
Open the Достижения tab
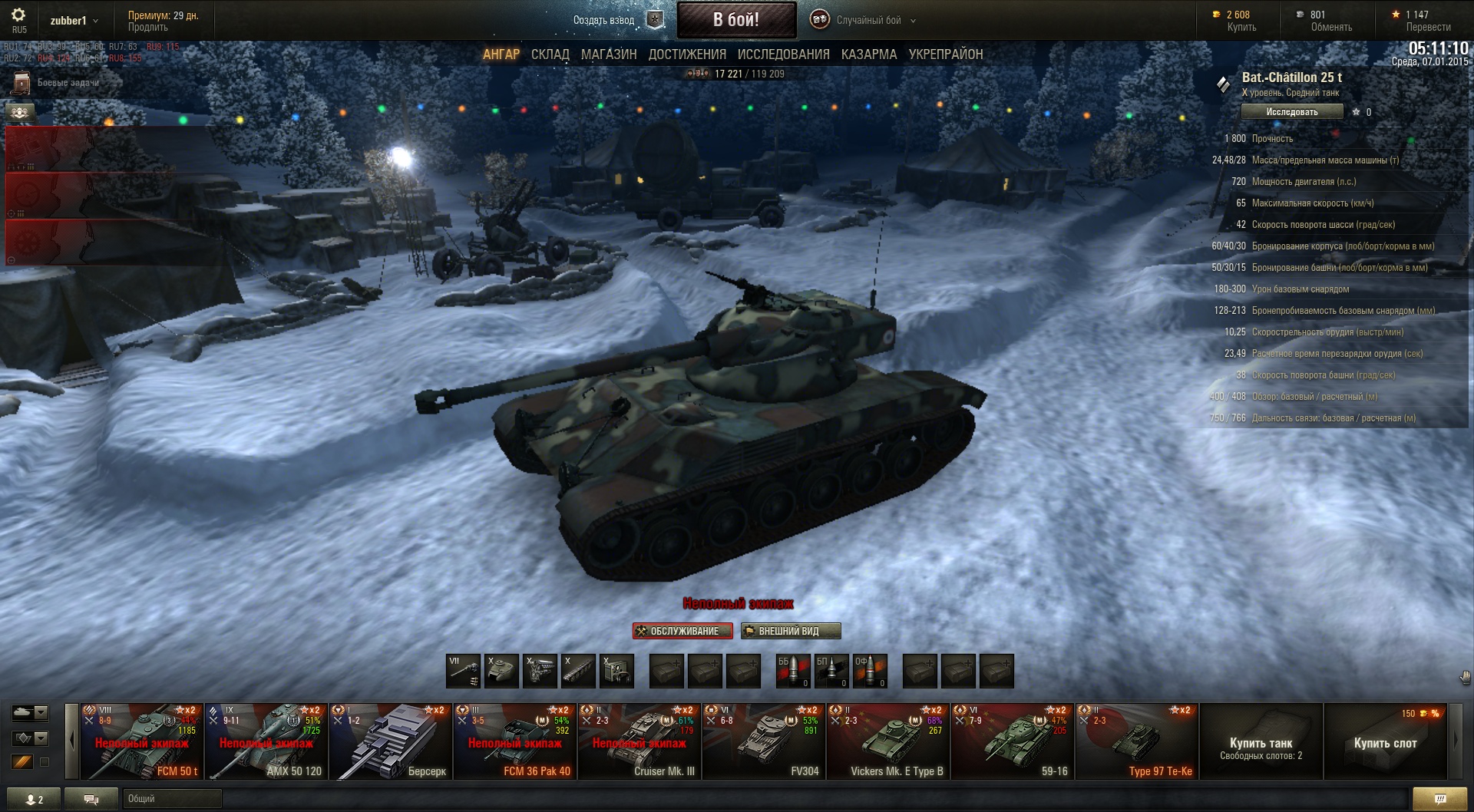pyautogui.click(x=687, y=54)
